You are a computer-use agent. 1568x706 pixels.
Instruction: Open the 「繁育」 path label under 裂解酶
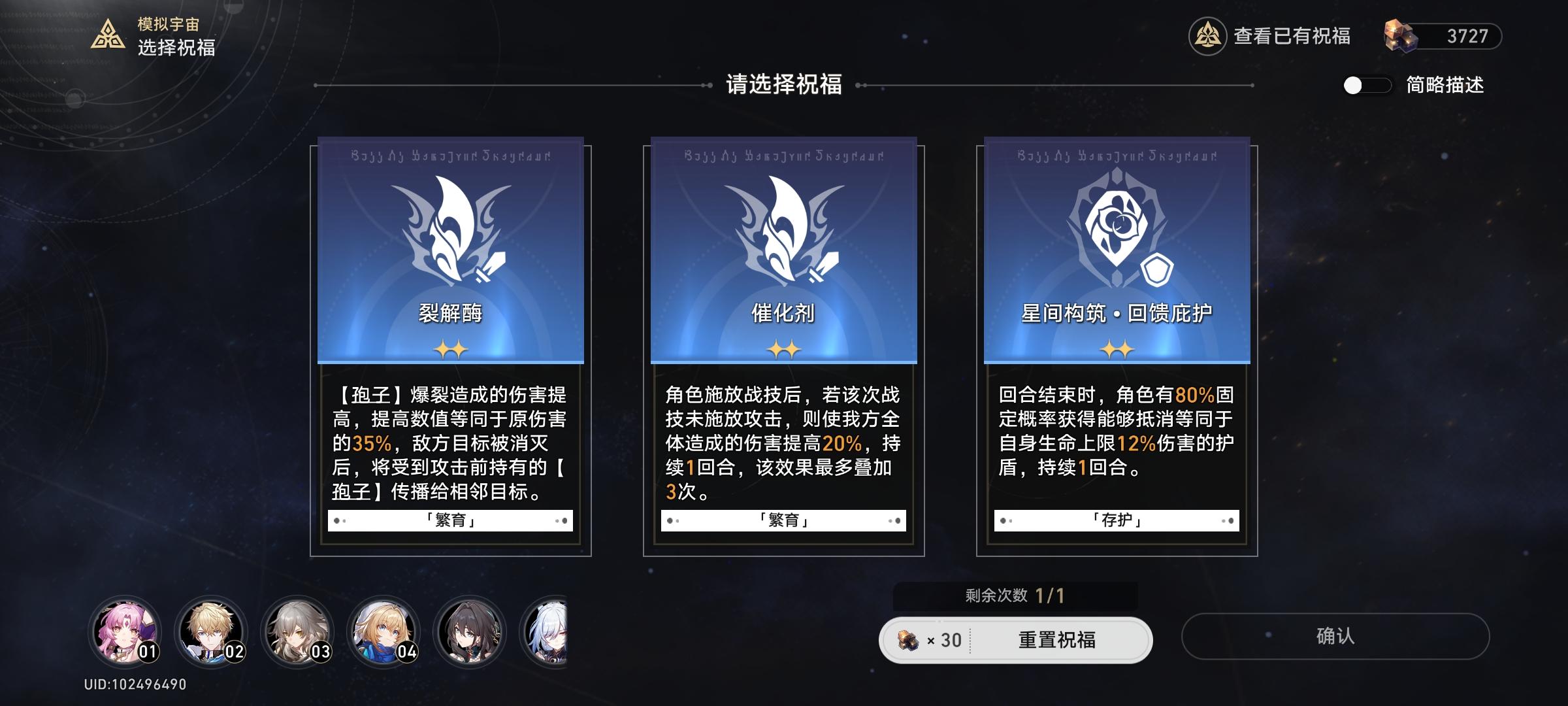click(451, 520)
